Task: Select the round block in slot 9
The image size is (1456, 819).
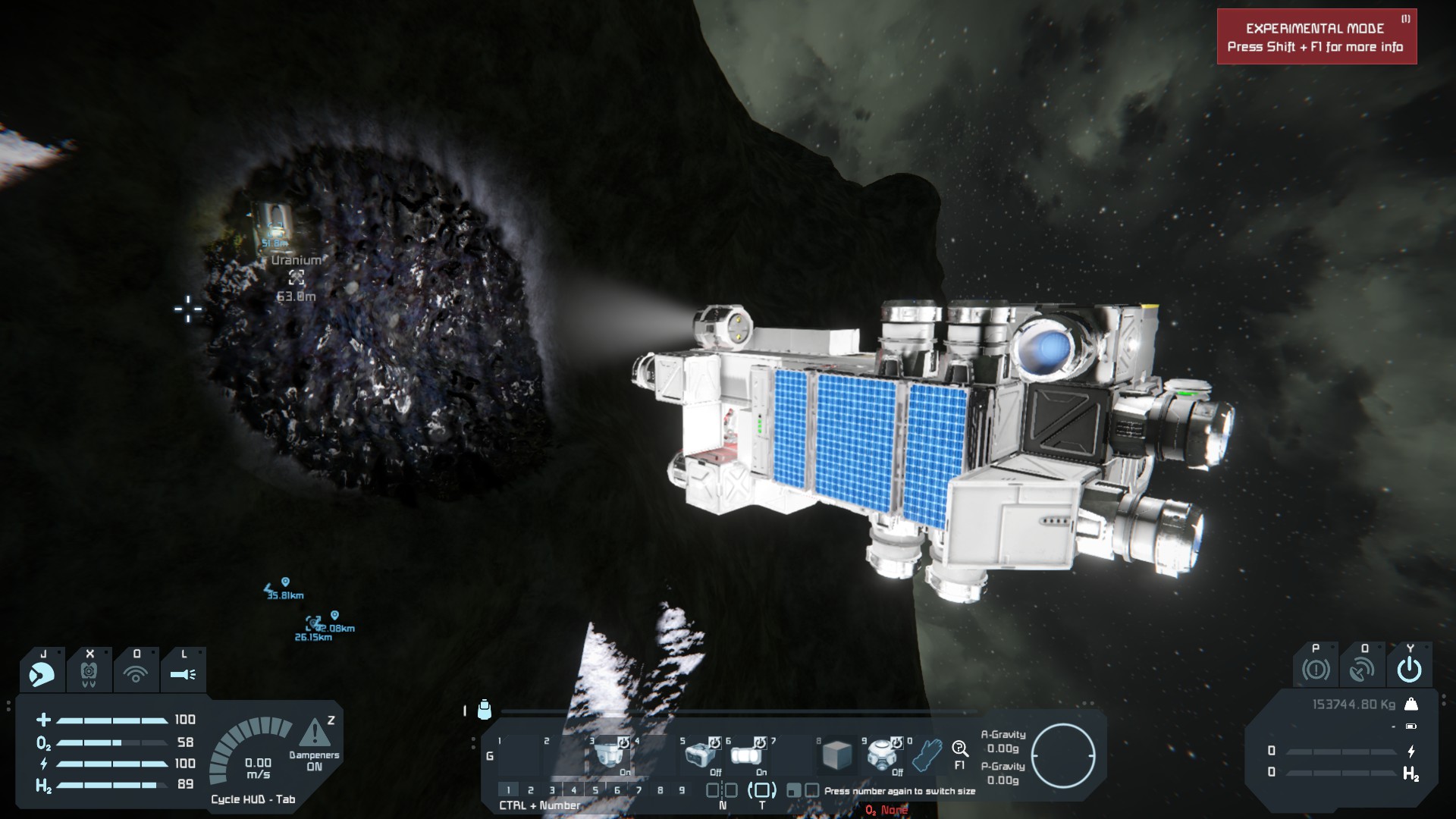Action: [x=882, y=755]
